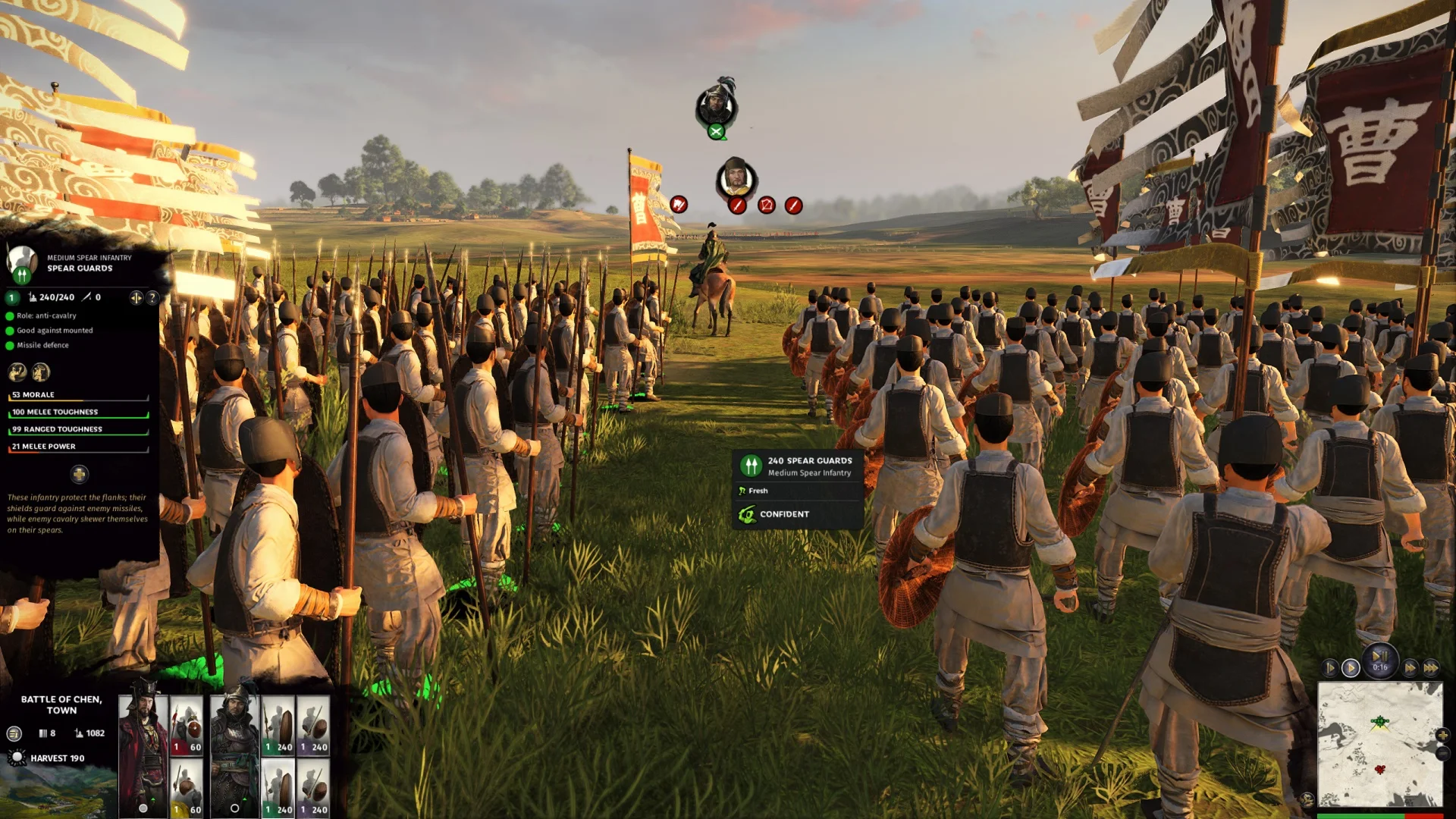Viewport: 1456px width, 819px height.
Task: Set battle speed to double fast-forward
Action: (1410, 668)
